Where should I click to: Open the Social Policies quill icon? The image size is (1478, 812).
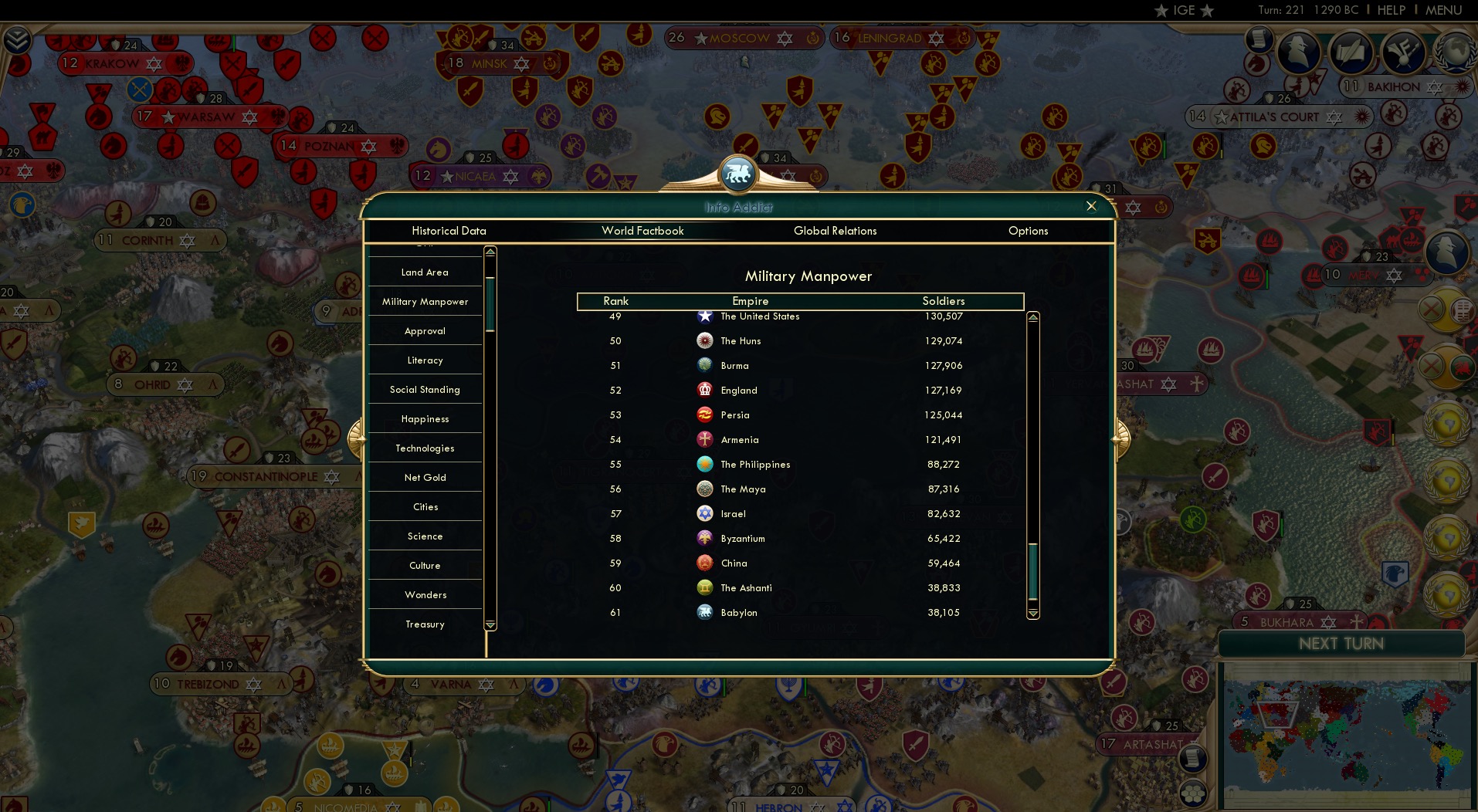1351,52
